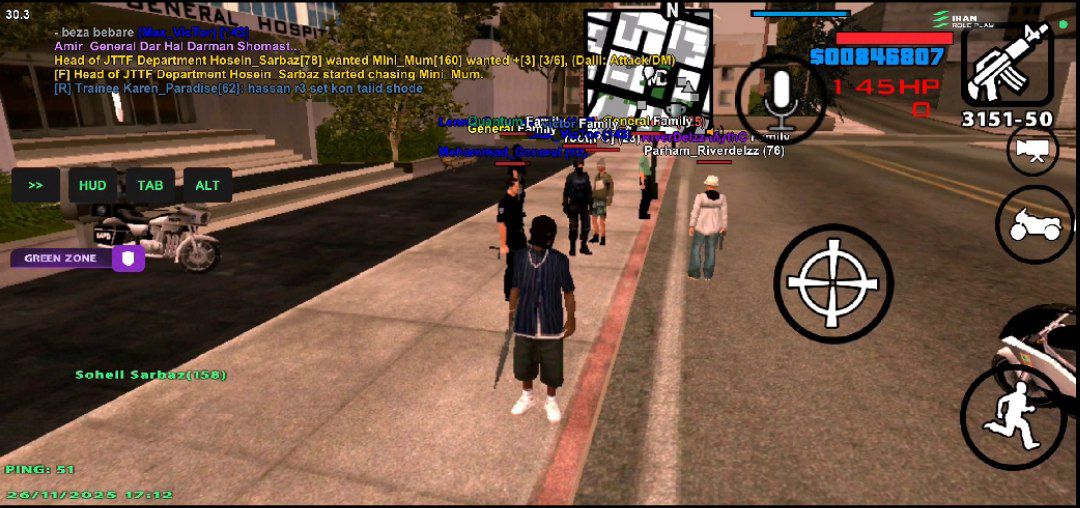This screenshot has width=1080, height=508.
Task: Tap the Green Zone shield badge
Action: coord(129,258)
